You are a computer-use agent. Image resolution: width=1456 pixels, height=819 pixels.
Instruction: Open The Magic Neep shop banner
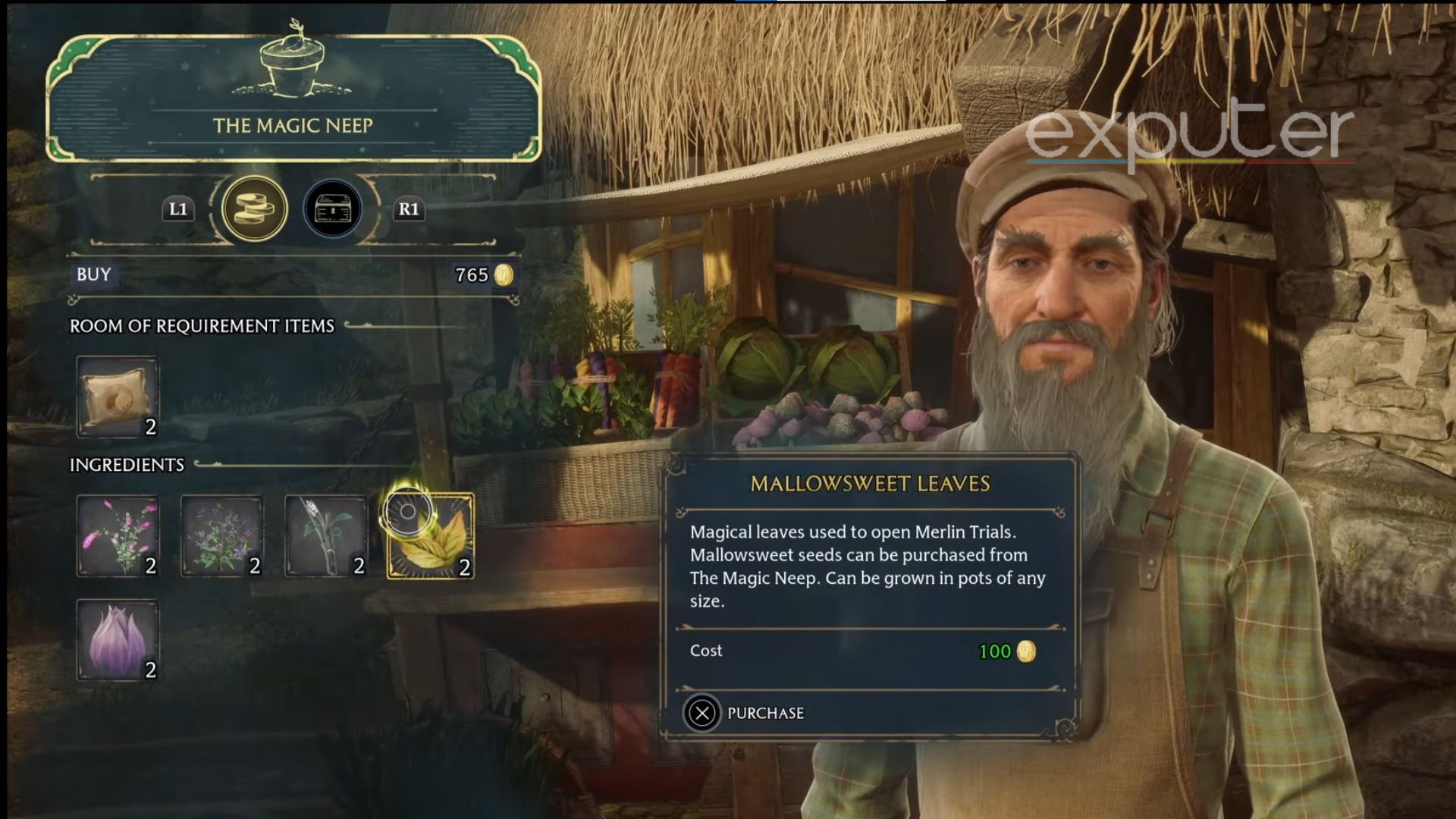[x=294, y=125]
